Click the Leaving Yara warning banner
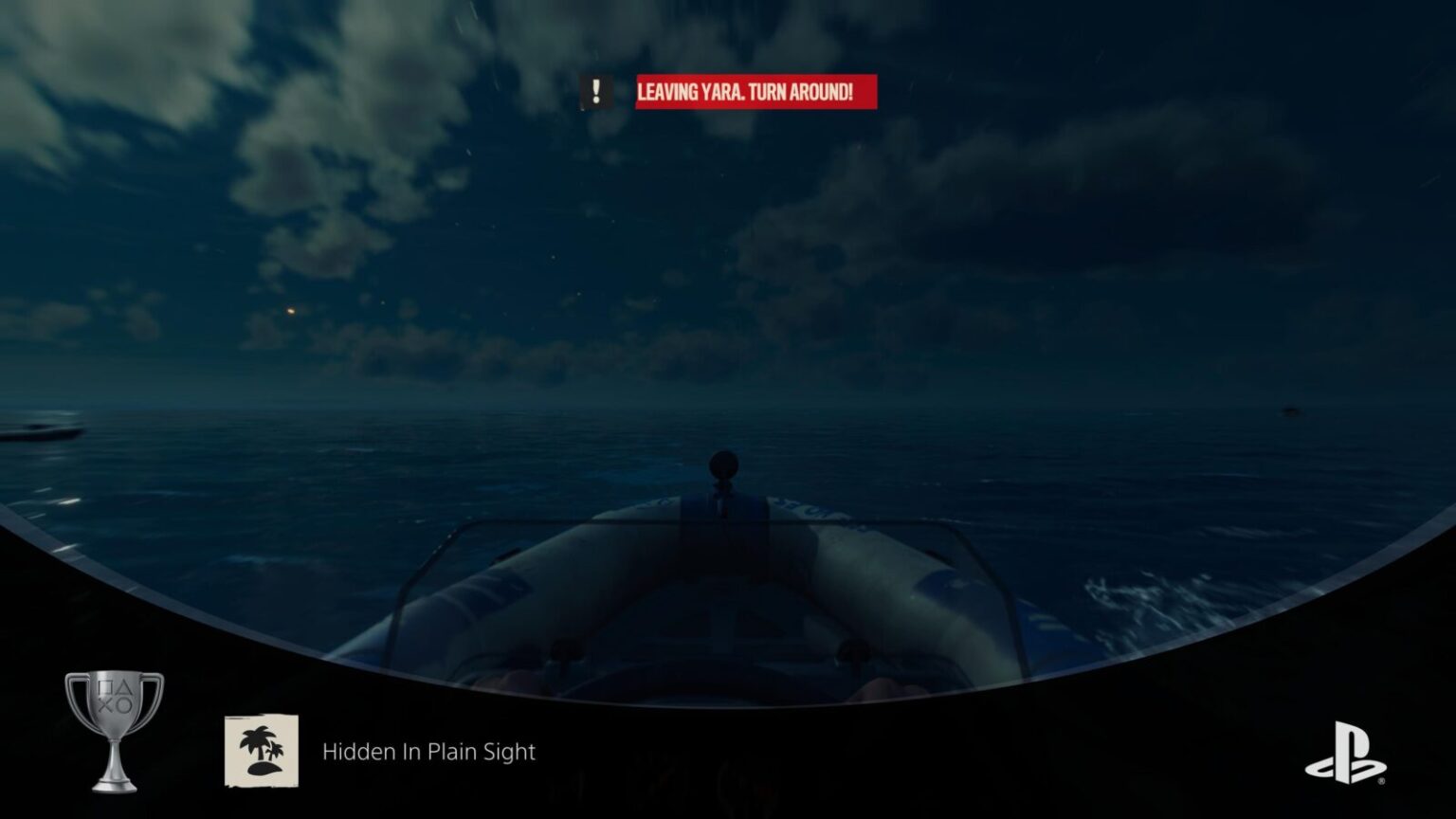The image size is (1456, 819). (755, 92)
